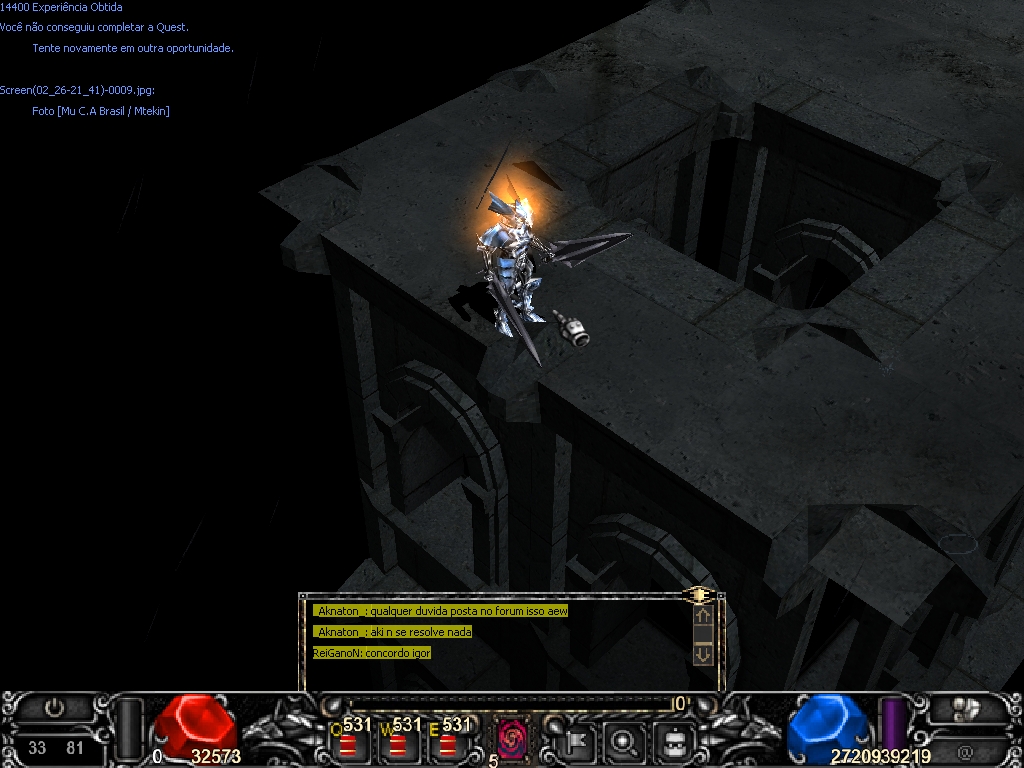
Task: Click the magnifying glass button
Action: (626, 742)
